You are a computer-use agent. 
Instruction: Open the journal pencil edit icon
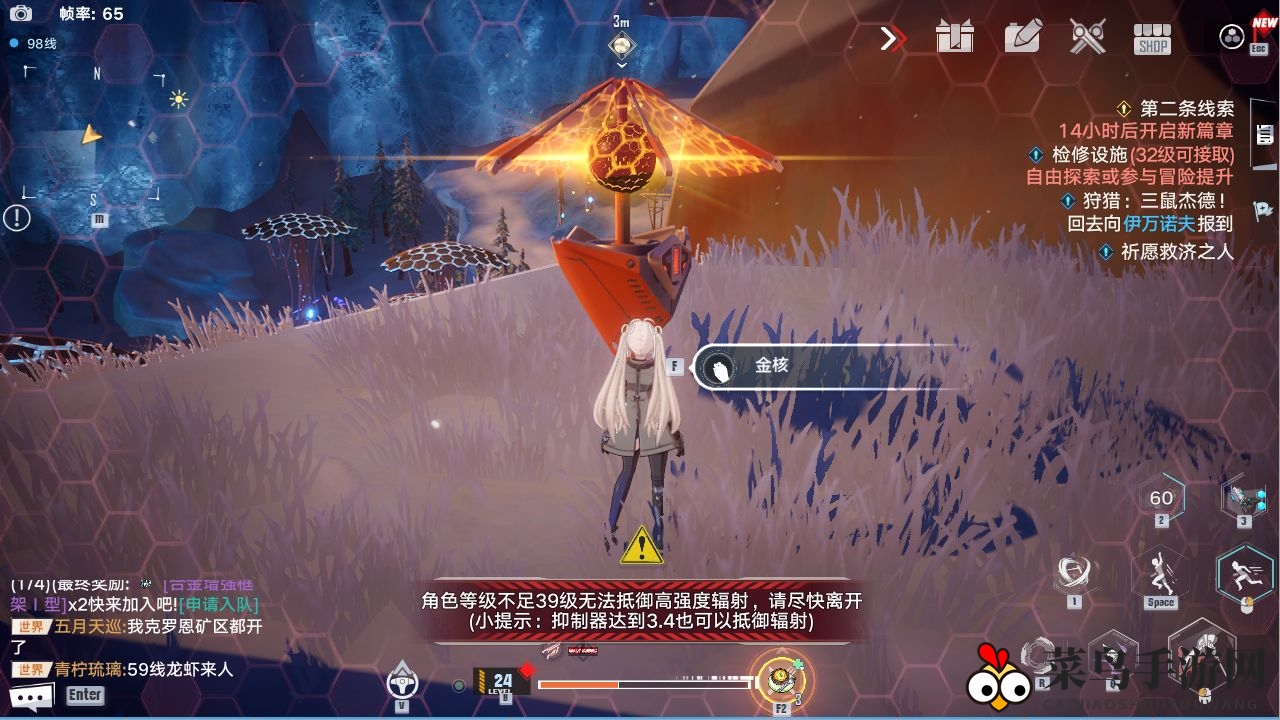(1020, 37)
